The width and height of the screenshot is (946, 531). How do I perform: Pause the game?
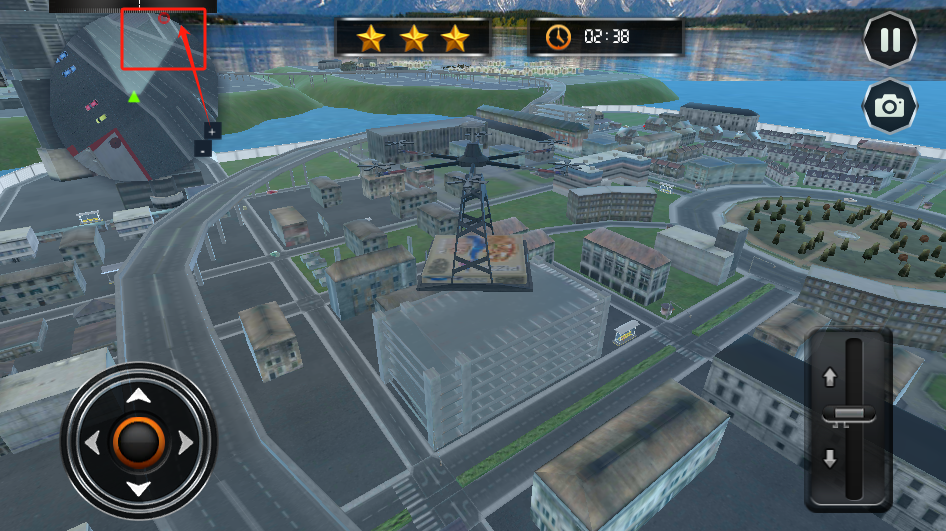coord(889,41)
